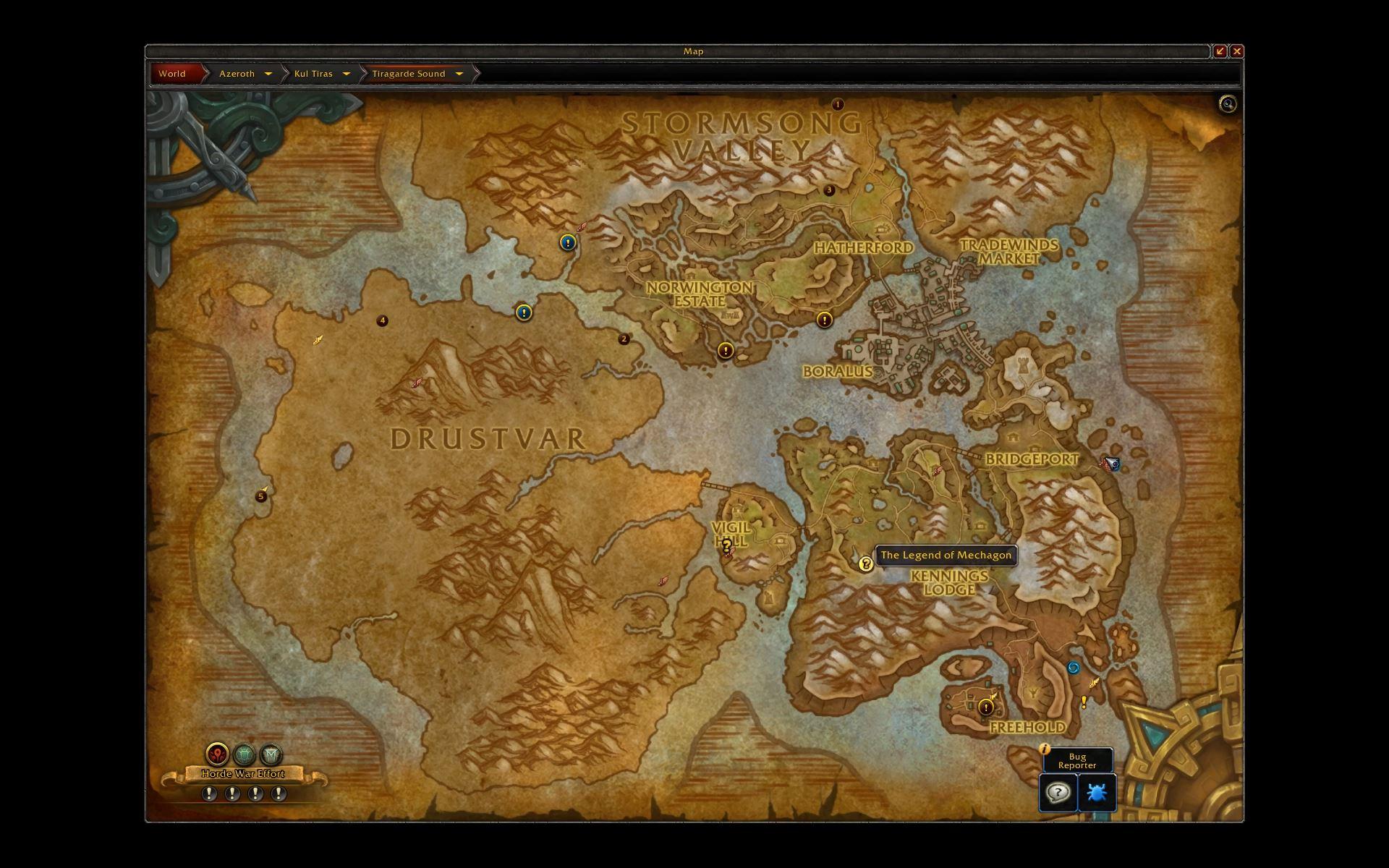This screenshot has height=868, width=1389.
Task: Open the Kul Tiras dropdown arrow
Action: 346,74
